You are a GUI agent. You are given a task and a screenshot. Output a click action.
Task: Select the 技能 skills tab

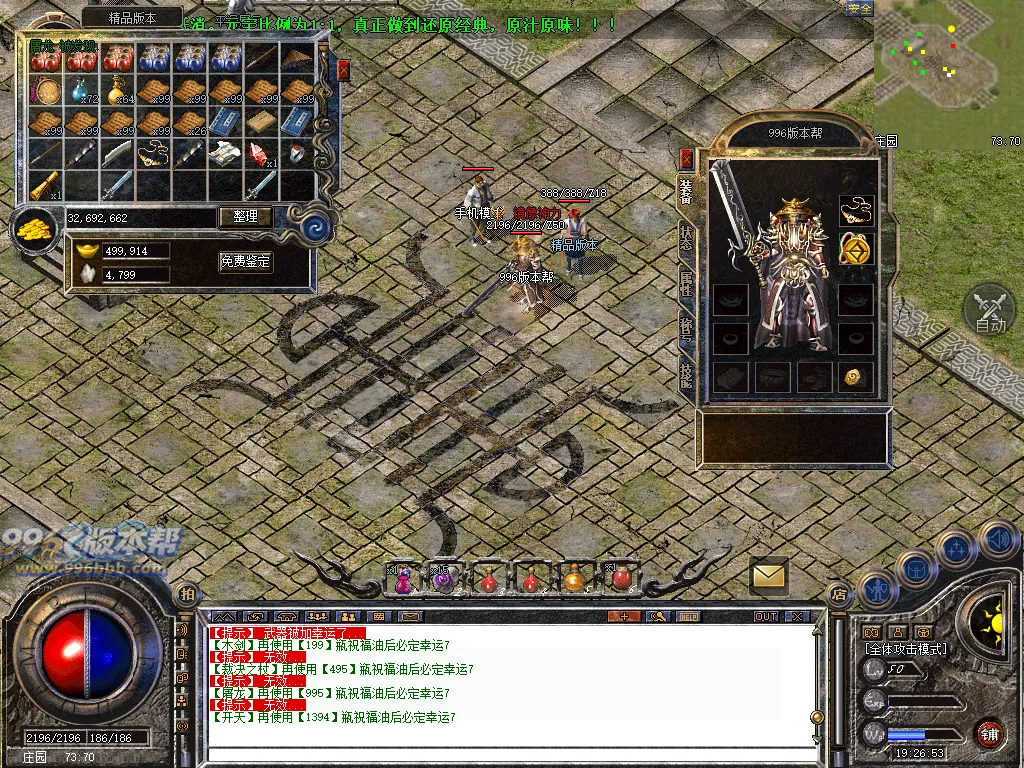tap(686, 374)
